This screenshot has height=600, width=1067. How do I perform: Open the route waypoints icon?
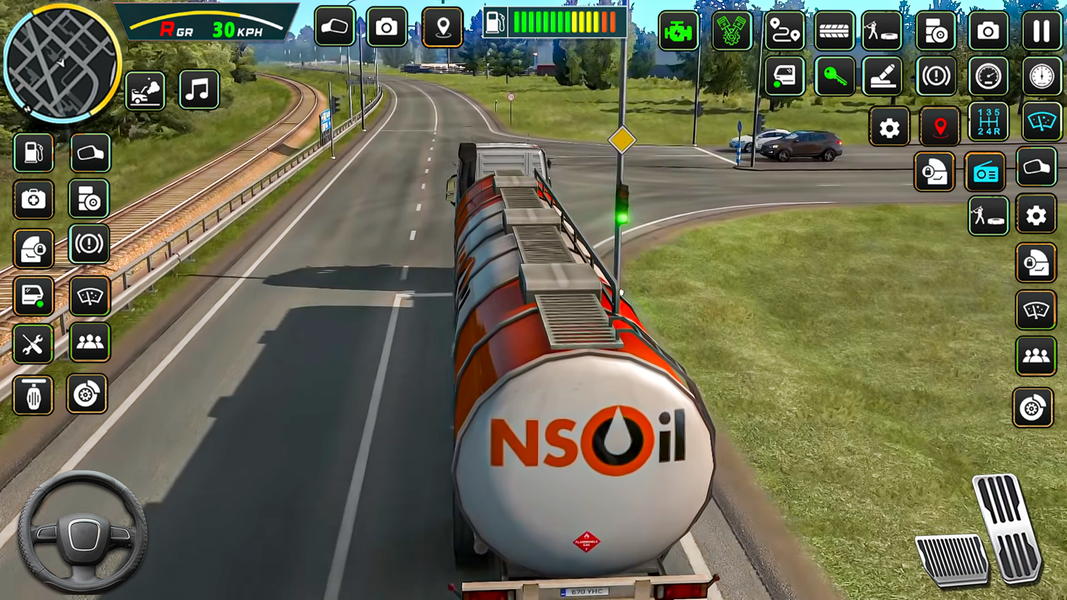pyautogui.click(x=785, y=31)
